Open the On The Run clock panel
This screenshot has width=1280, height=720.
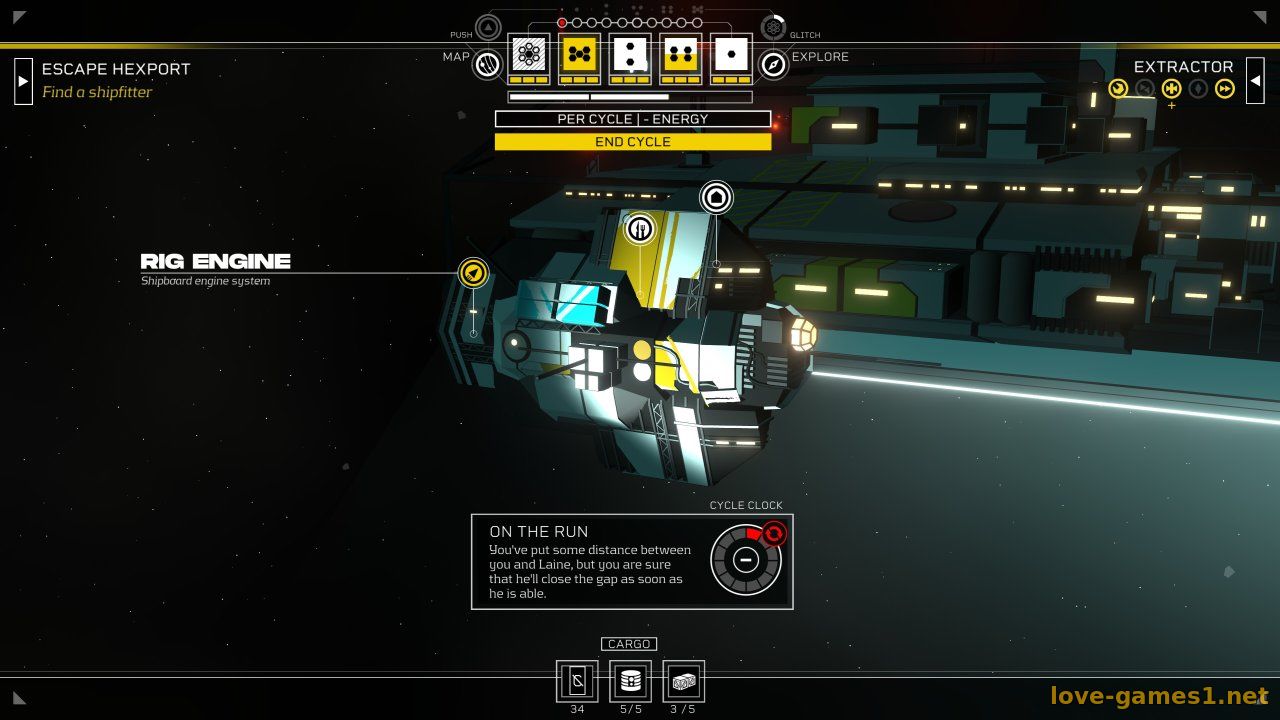pos(745,560)
